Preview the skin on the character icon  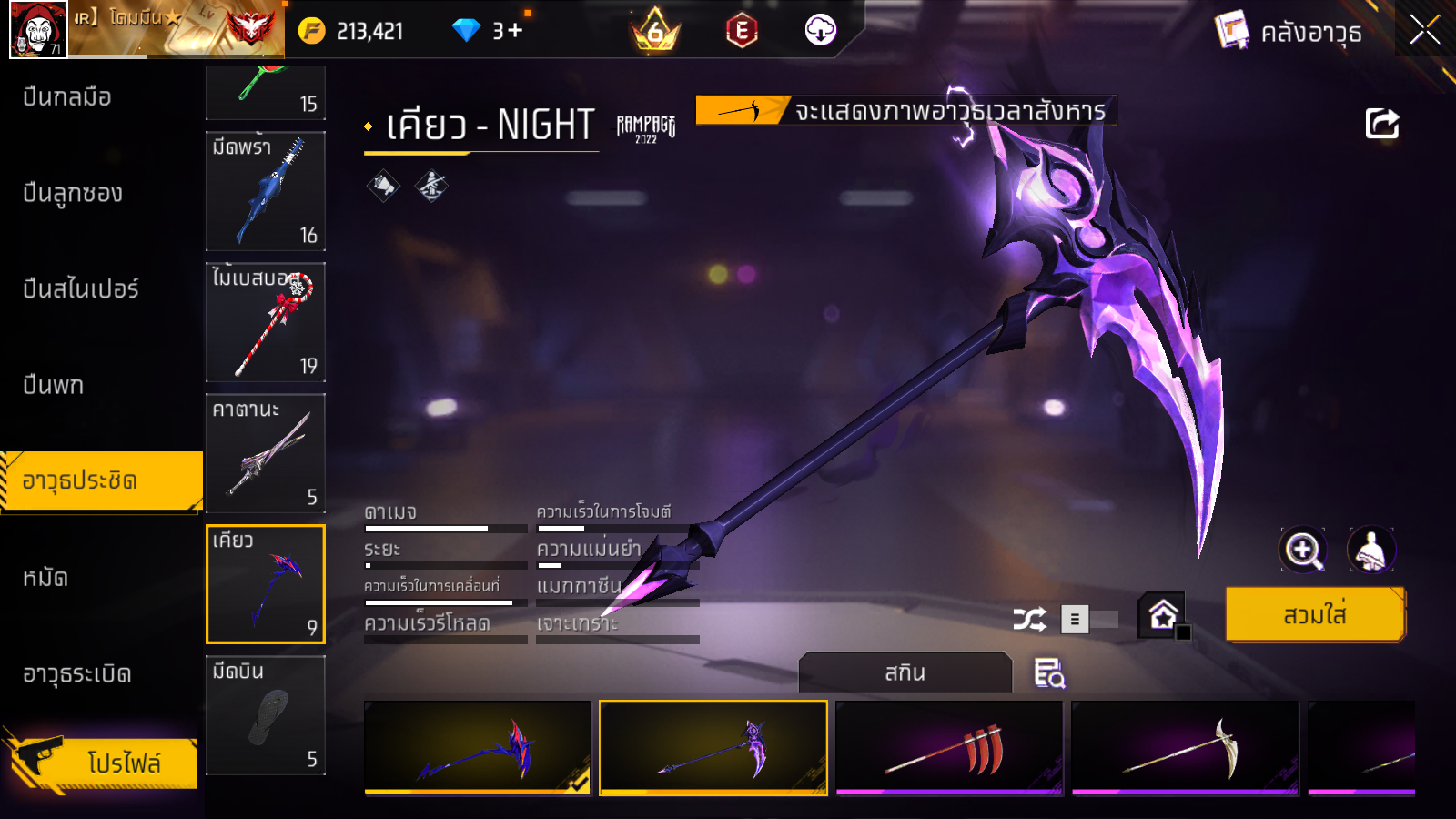point(1370,550)
